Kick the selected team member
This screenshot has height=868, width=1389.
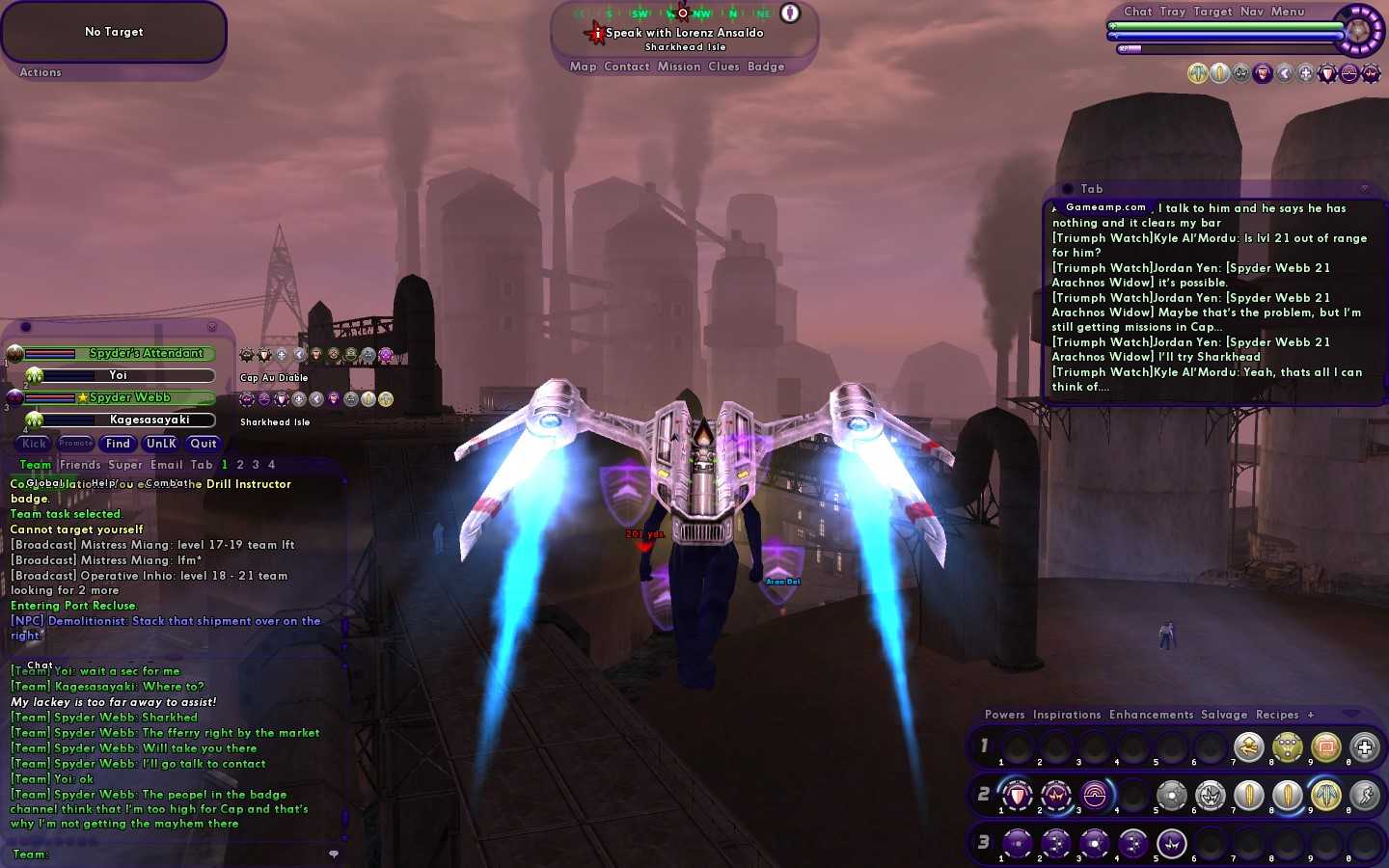point(34,444)
